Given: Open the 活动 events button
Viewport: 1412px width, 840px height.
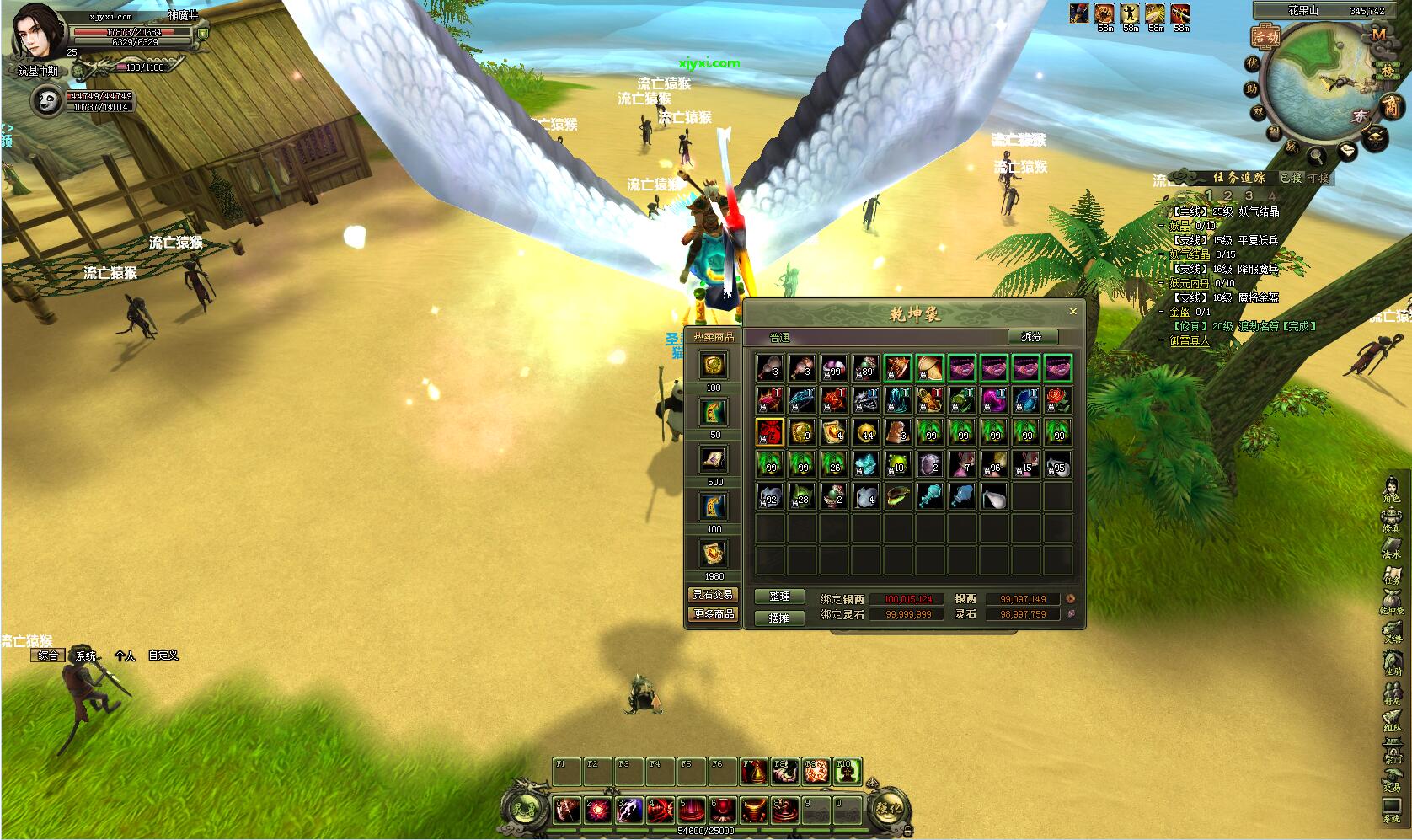Looking at the screenshot, I should pyautogui.click(x=1265, y=37).
